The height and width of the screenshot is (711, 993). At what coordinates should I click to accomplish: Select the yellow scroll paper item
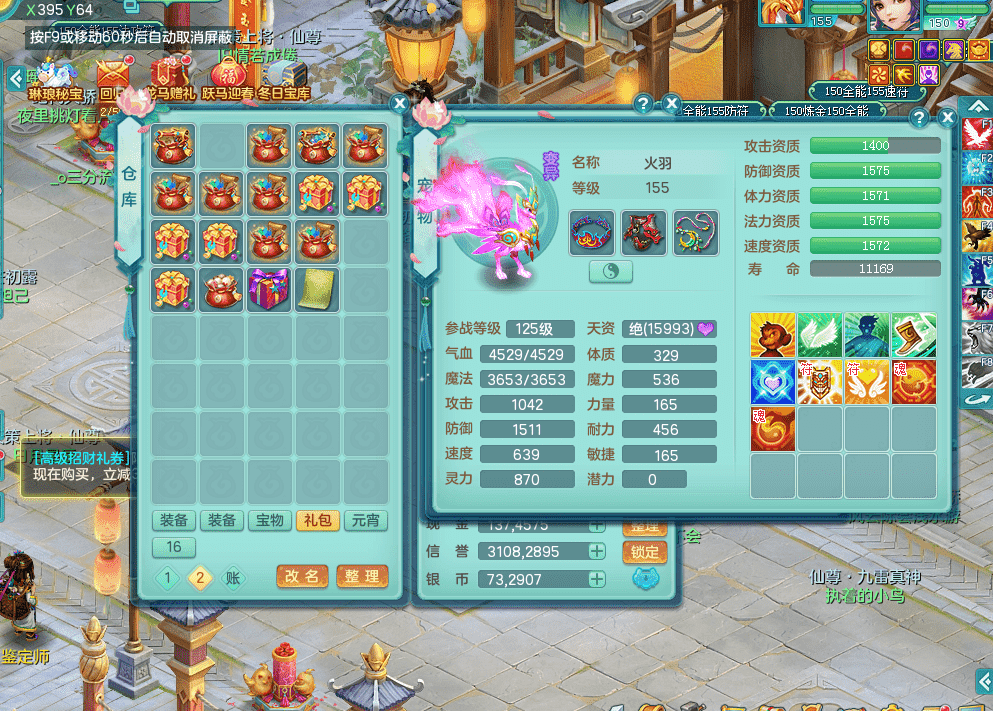point(317,289)
